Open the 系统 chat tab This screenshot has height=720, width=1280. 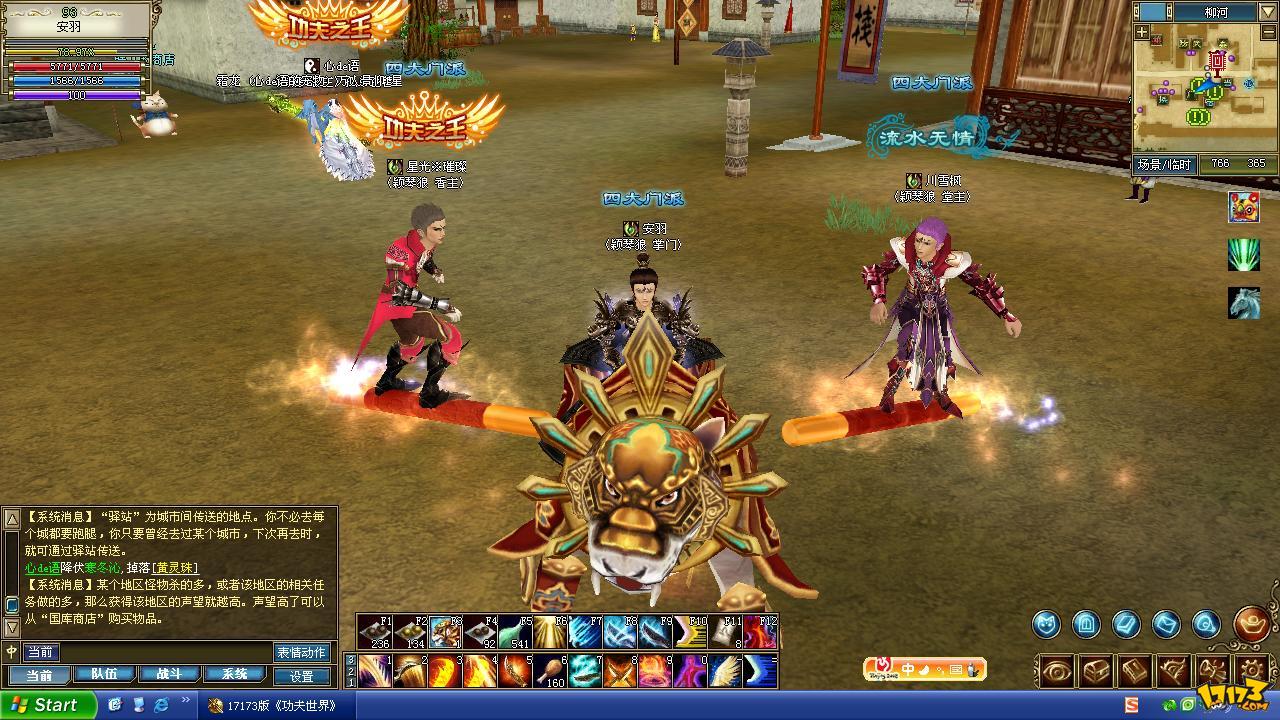pyautogui.click(x=233, y=675)
